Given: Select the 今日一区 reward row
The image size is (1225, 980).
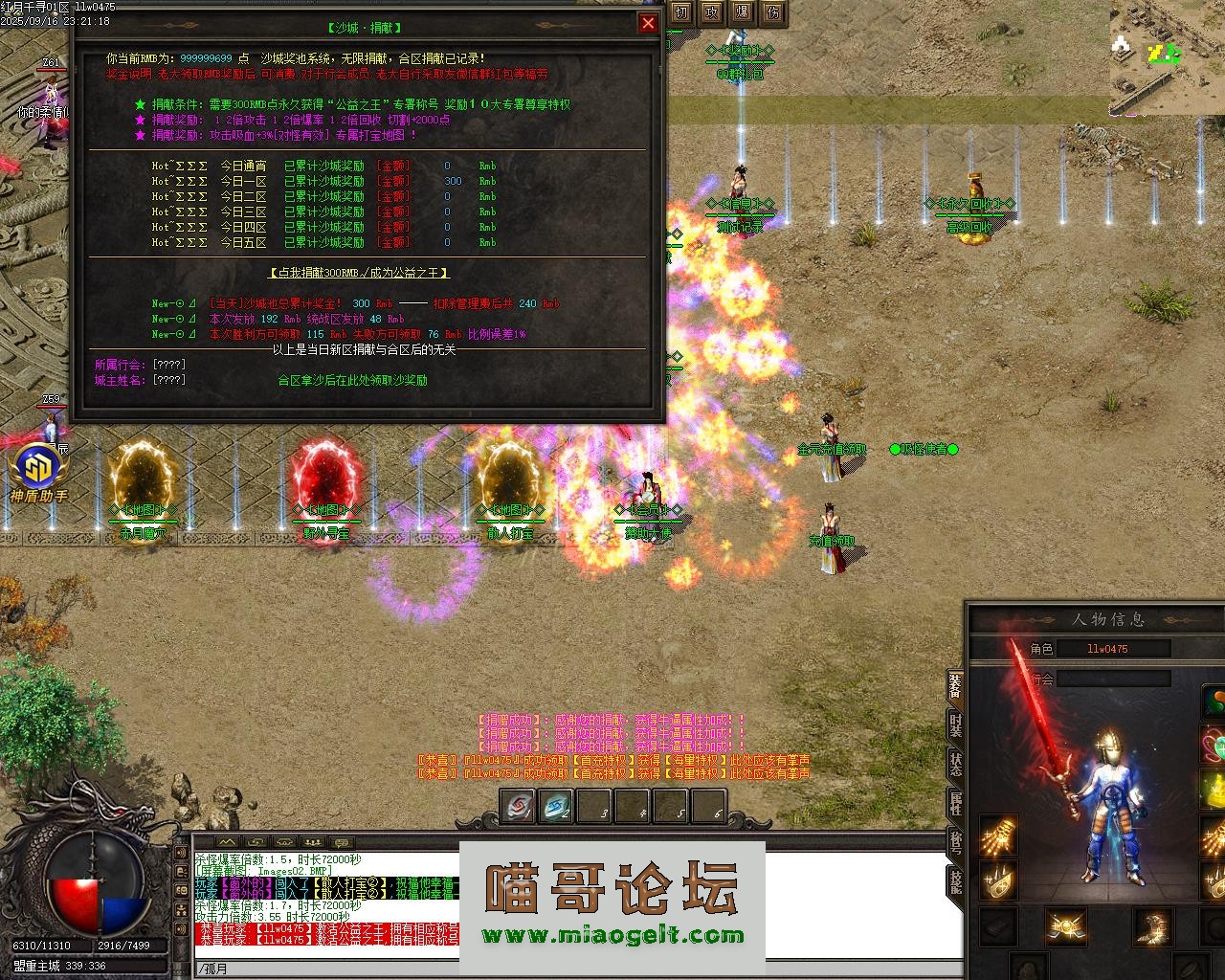Looking at the screenshot, I should 325,181.
